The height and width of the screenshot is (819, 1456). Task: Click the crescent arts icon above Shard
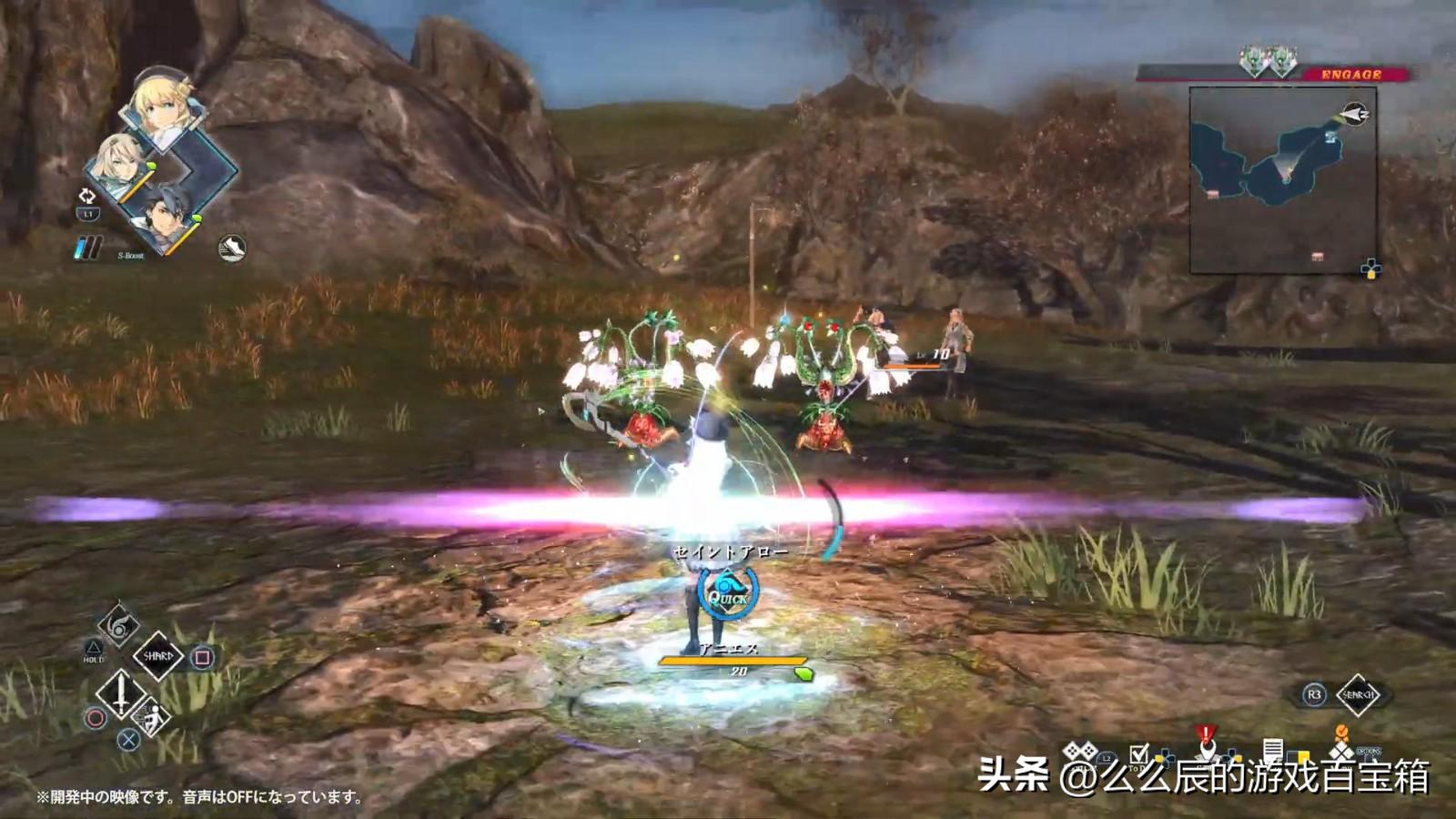120,625
